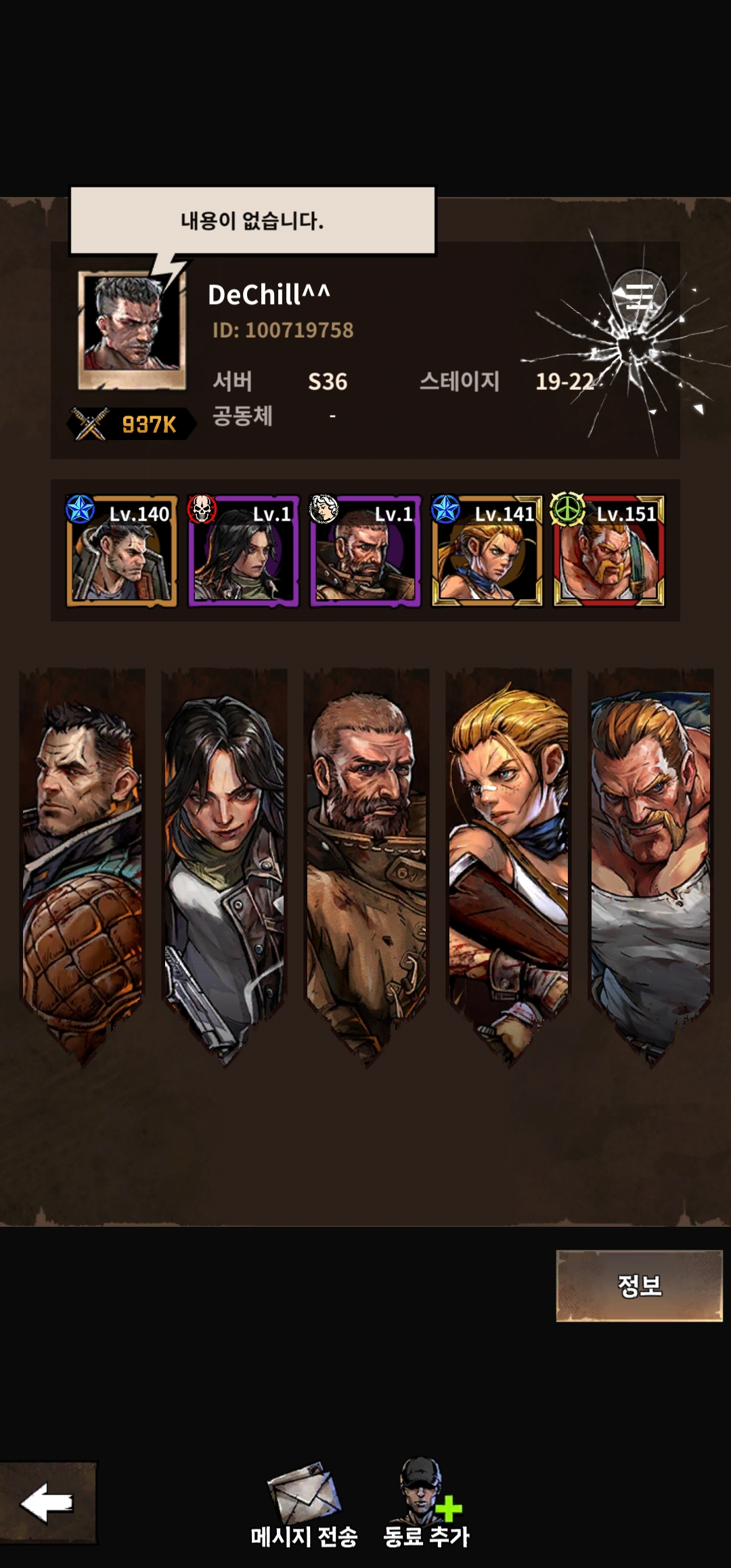Select the Lv.140 hero slot
This screenshot has width=731, height=1568.
pos(122,551)
